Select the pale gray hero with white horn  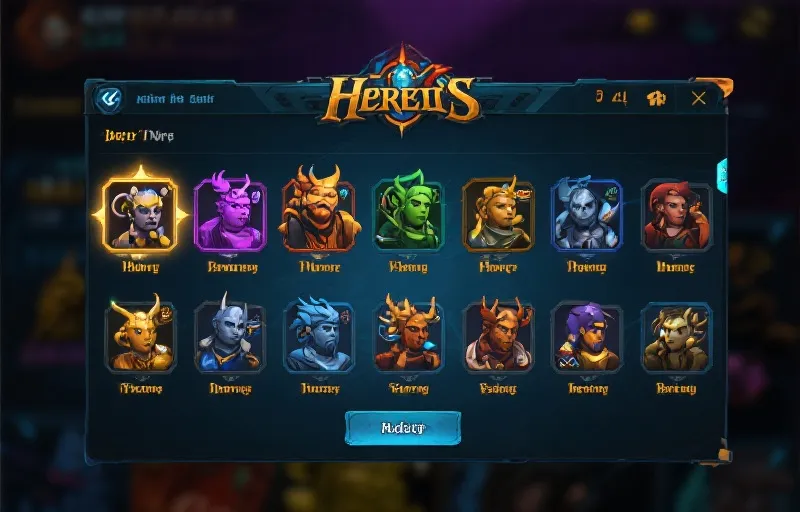point(229,337)
